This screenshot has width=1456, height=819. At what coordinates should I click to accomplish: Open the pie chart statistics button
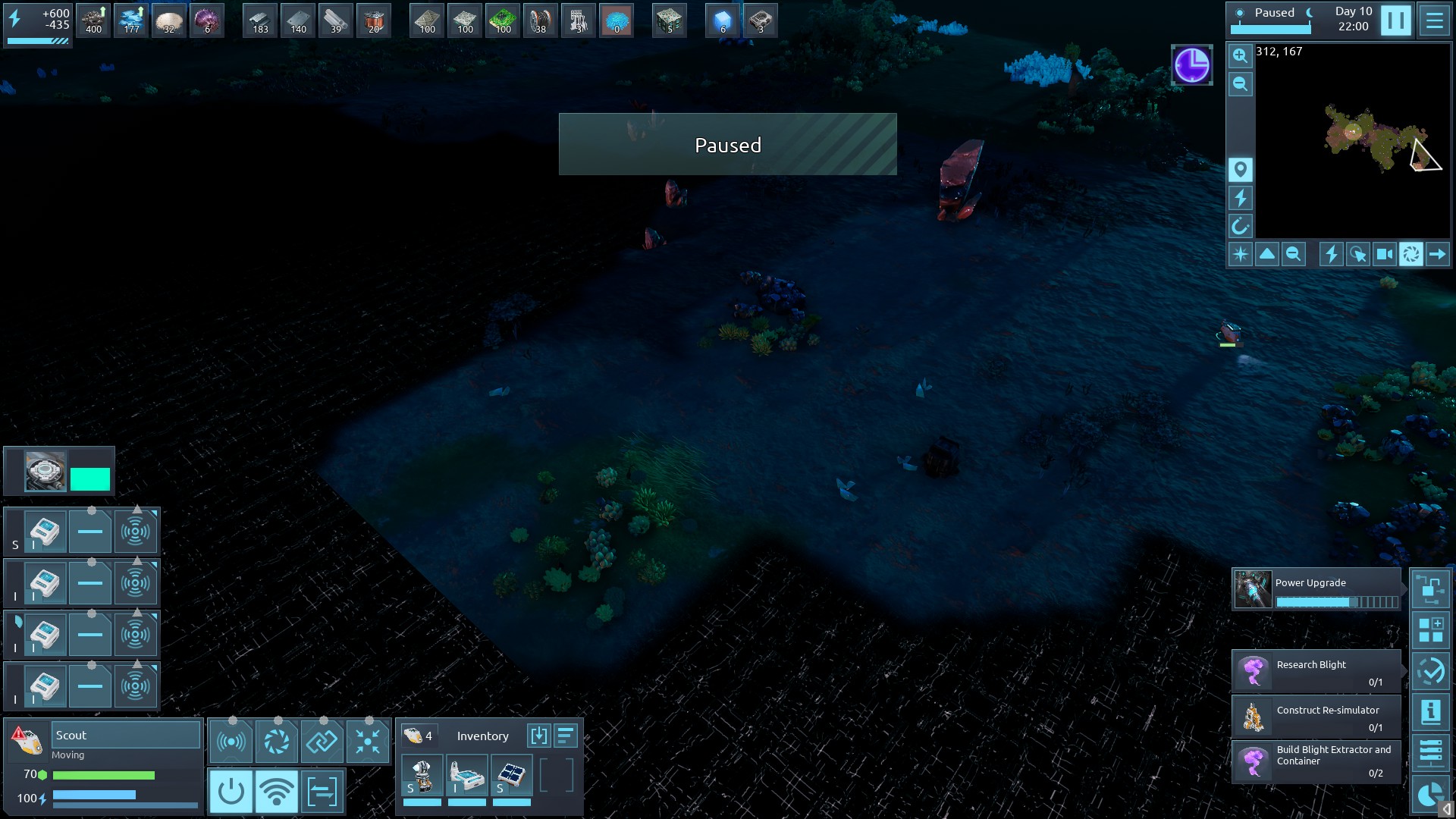(x=1430, y=794)
